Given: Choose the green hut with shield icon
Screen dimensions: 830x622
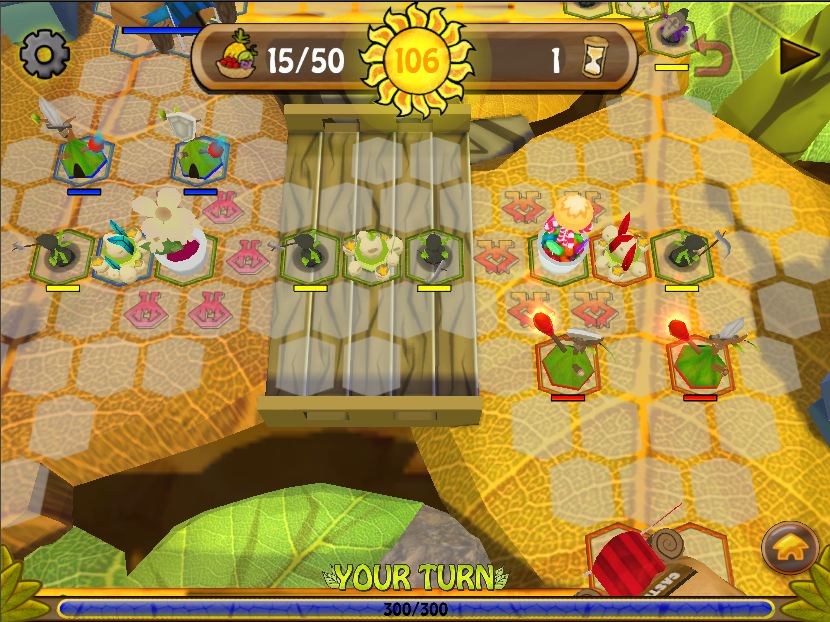Looking at the screenshot, I should pos(200,156).
